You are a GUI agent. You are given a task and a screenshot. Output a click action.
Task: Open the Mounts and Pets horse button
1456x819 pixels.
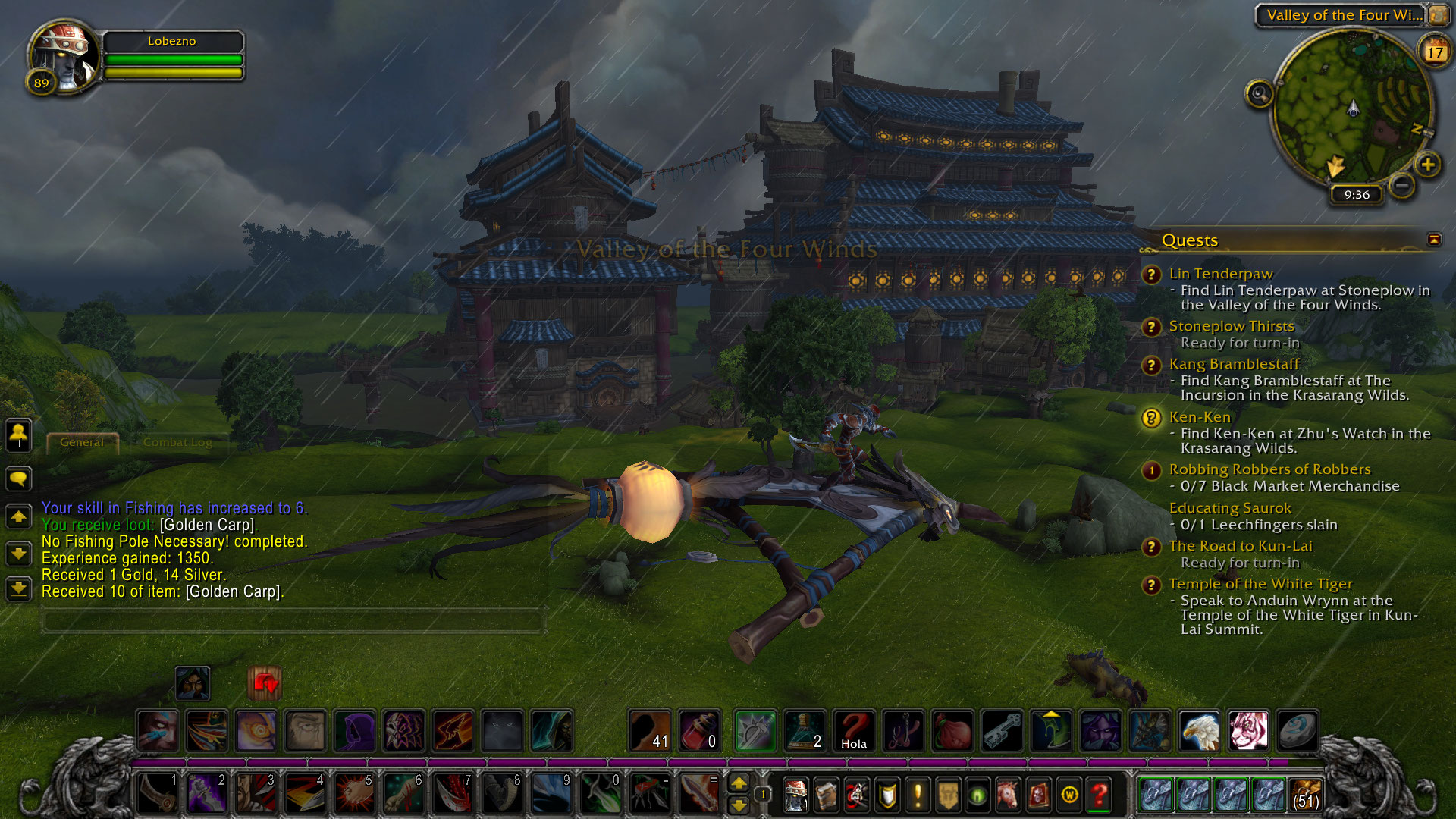click(1008, 795)
